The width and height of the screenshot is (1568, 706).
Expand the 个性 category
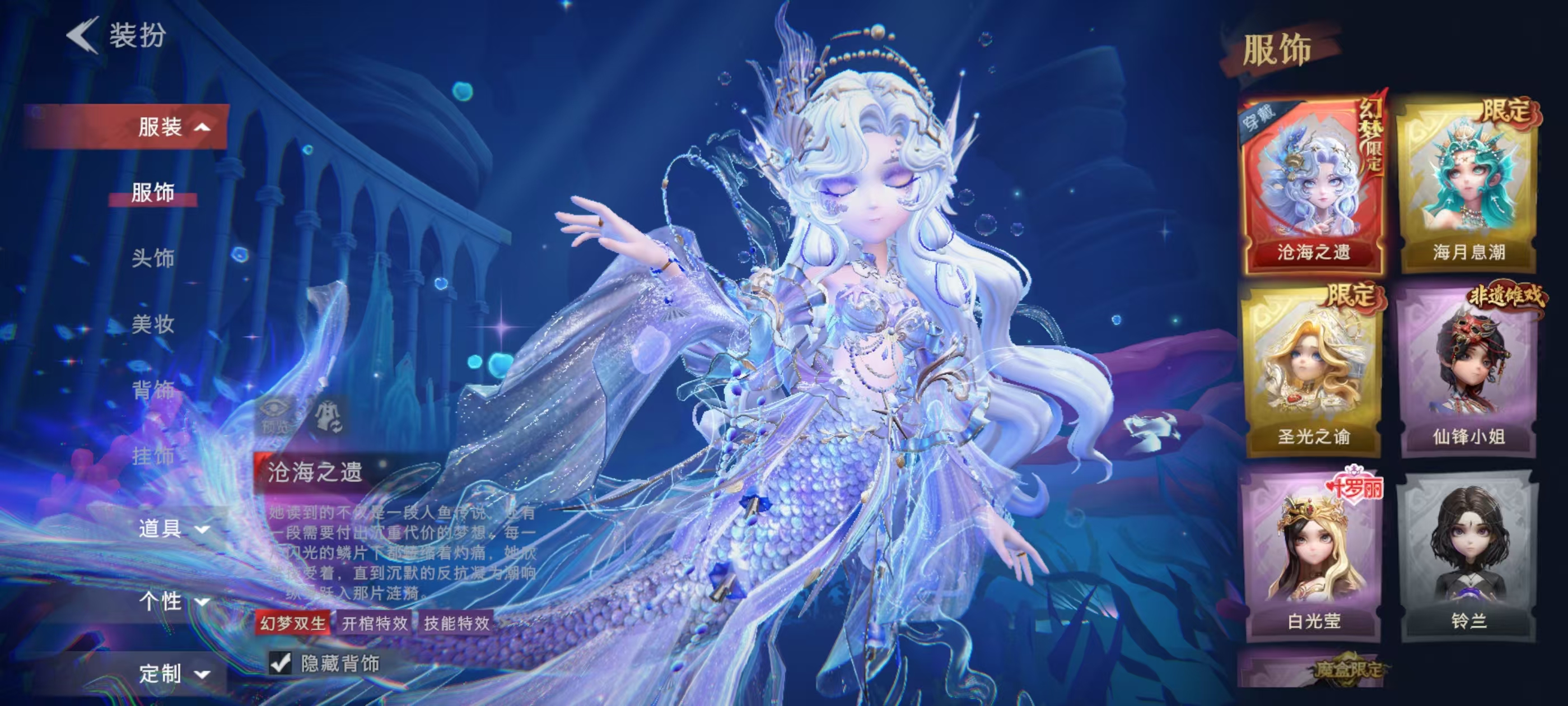point(173,601)
